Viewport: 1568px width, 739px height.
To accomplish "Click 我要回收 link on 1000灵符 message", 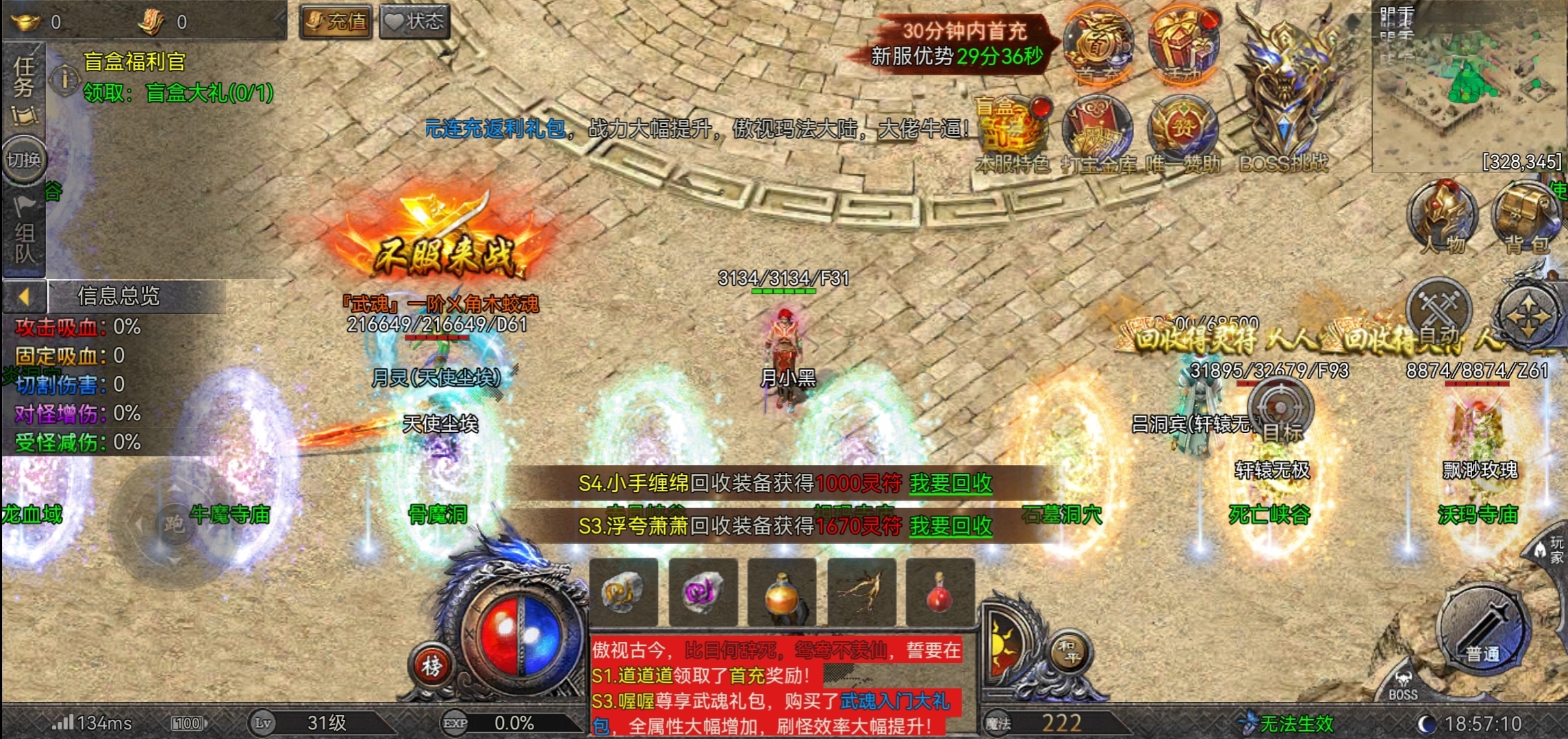I will [x=950, y=484].
